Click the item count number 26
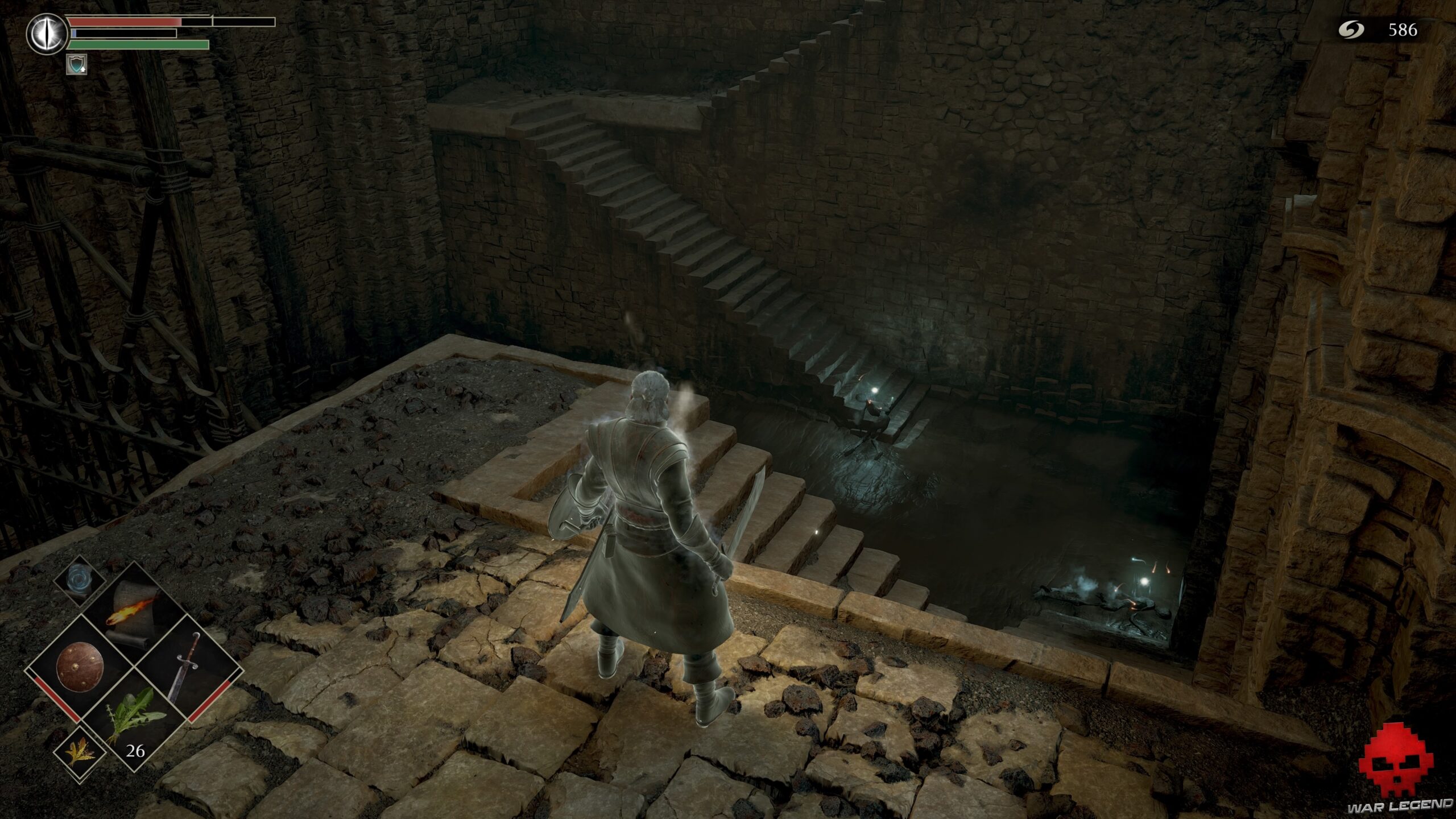This screenshot has width=1456, height=819. [135, 751]
